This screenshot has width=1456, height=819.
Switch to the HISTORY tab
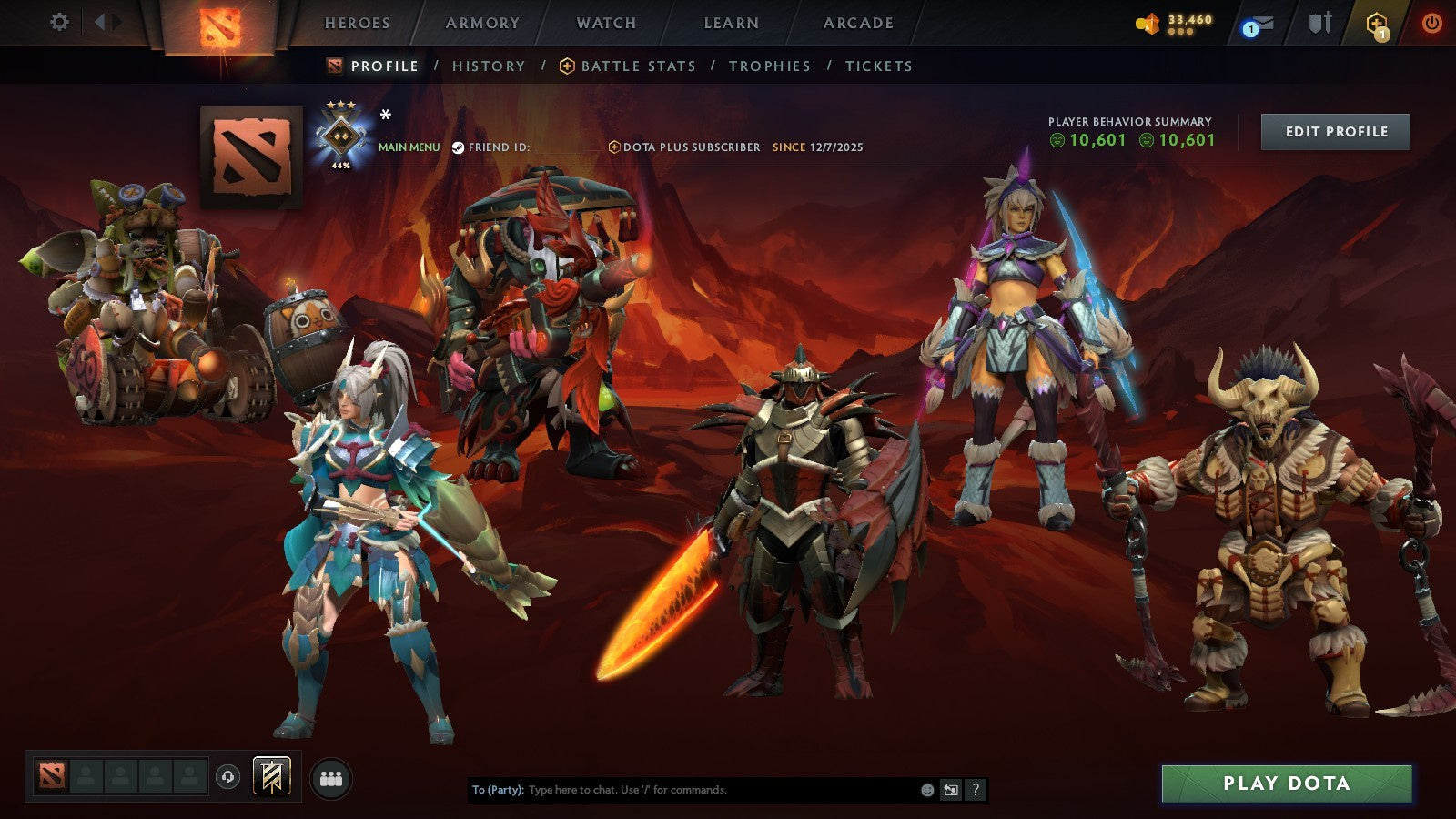[489, 66]
